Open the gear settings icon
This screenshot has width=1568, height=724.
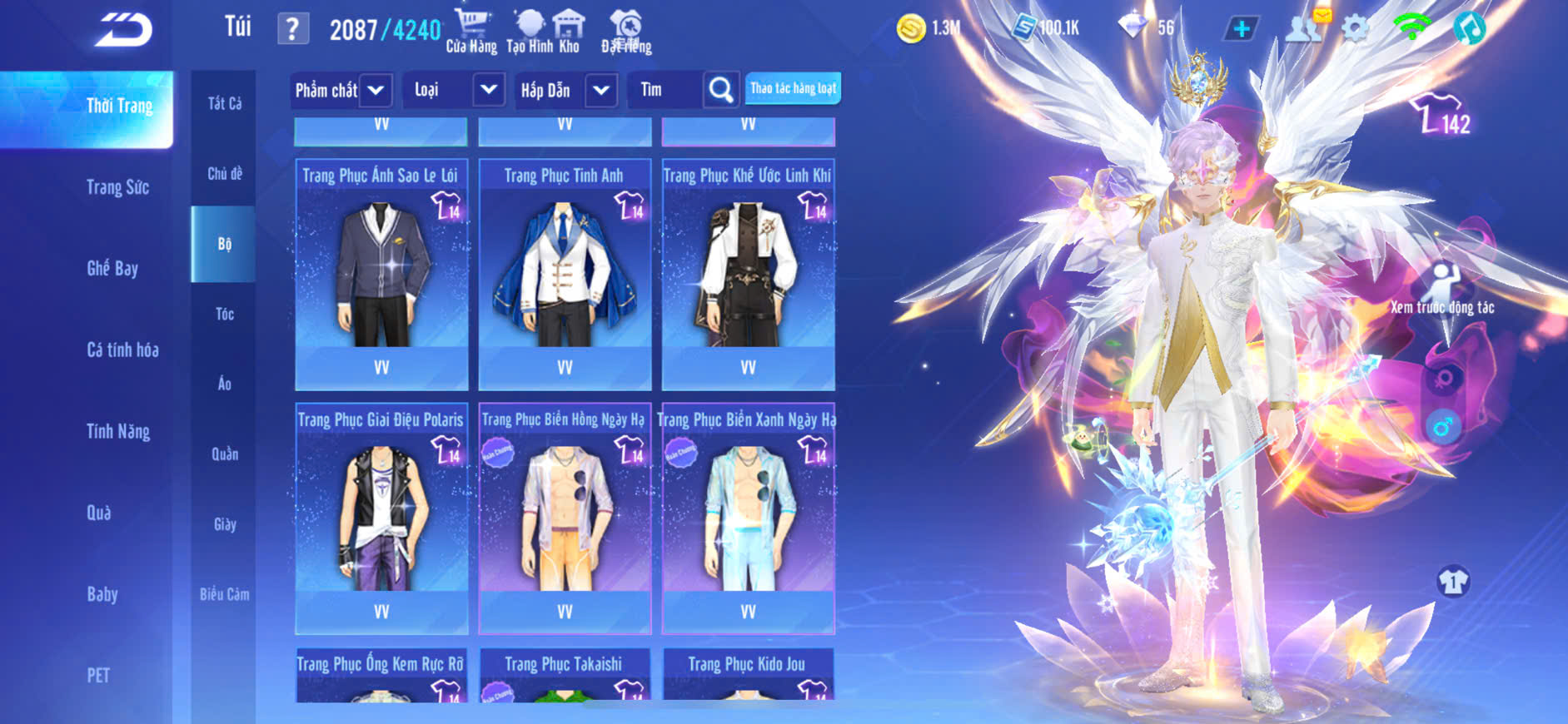tap(1355, 29)
